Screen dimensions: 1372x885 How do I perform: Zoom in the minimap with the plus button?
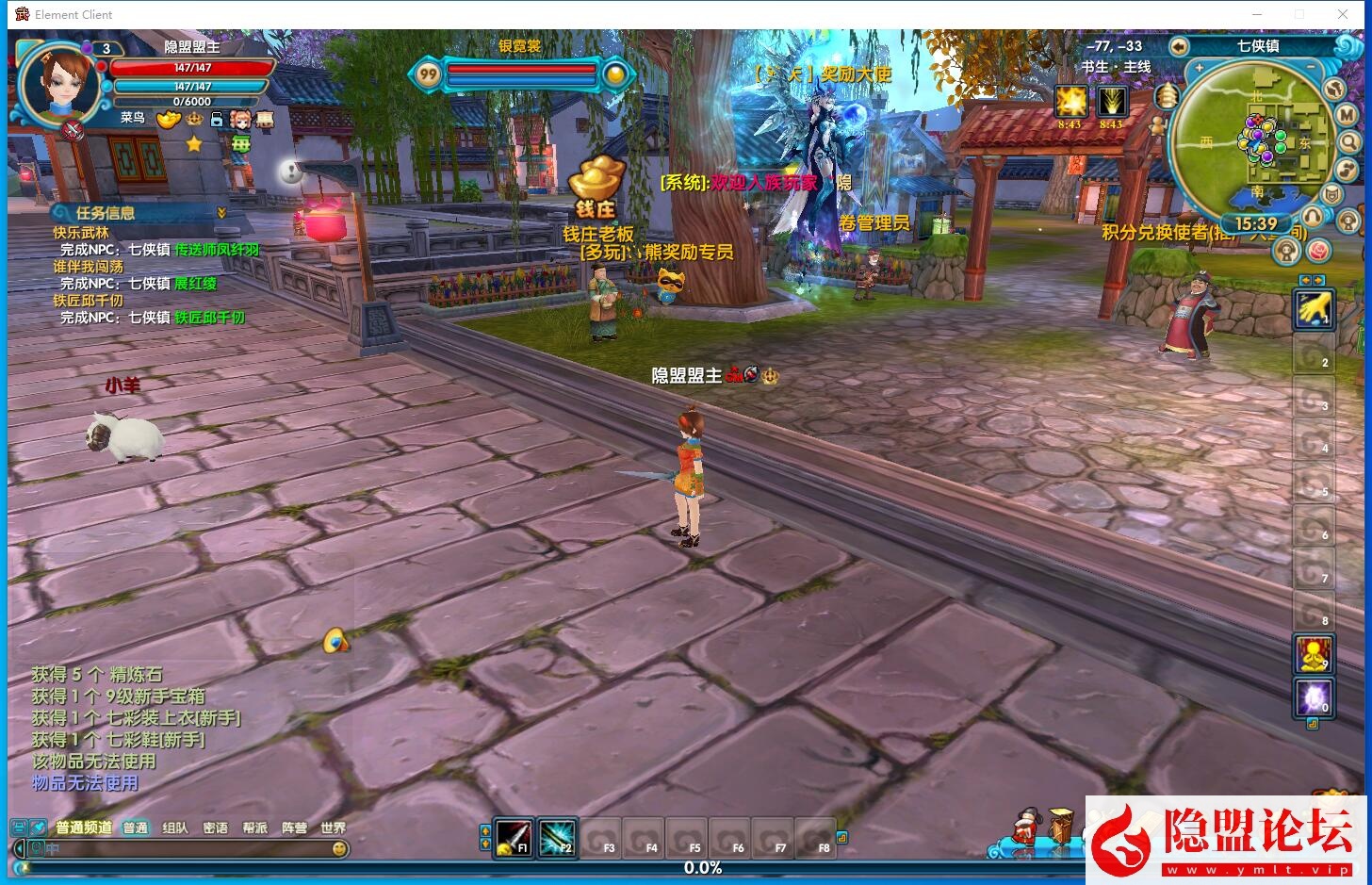[x=1200, y=69]
